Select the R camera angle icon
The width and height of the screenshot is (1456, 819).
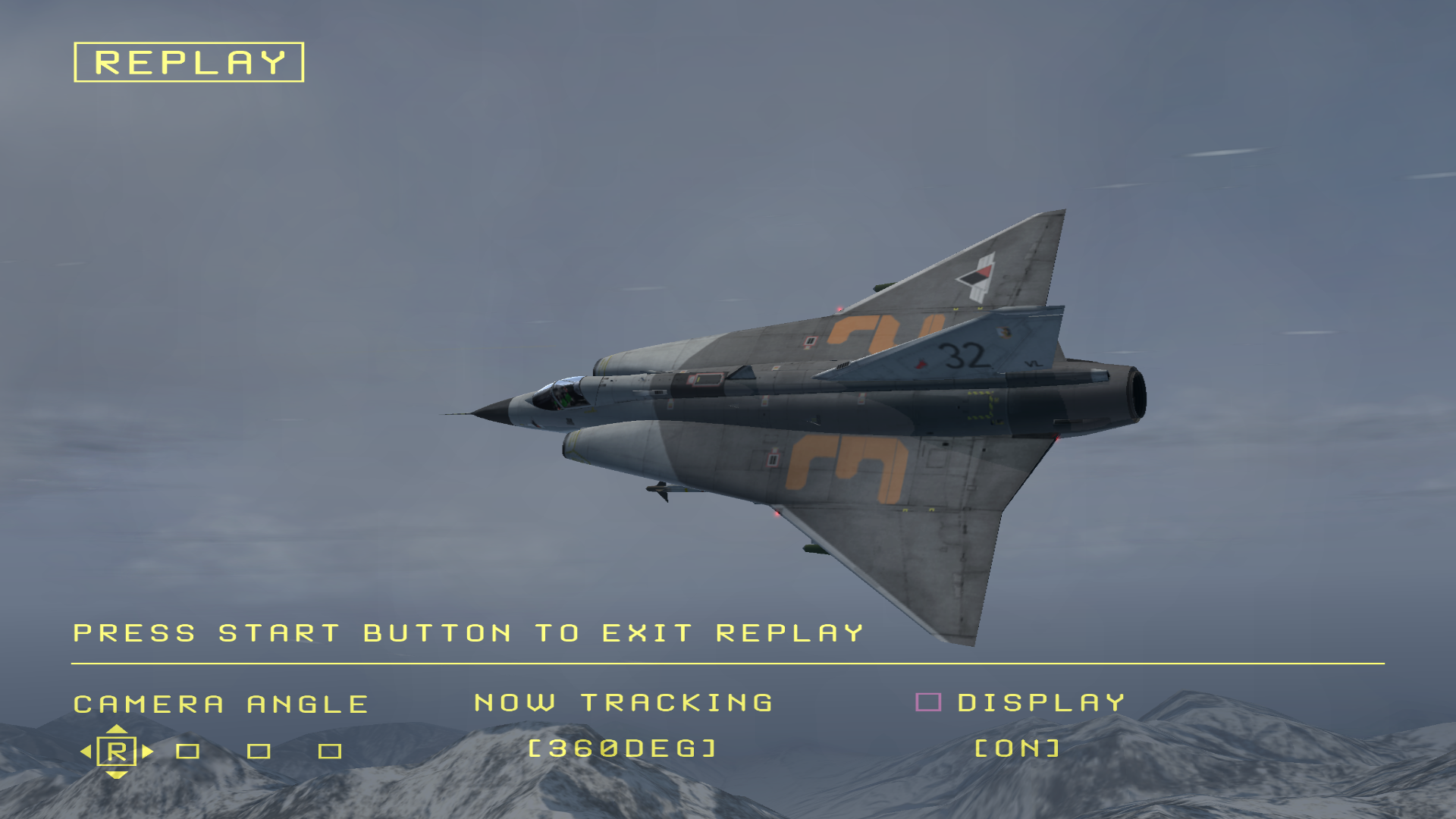115,751
